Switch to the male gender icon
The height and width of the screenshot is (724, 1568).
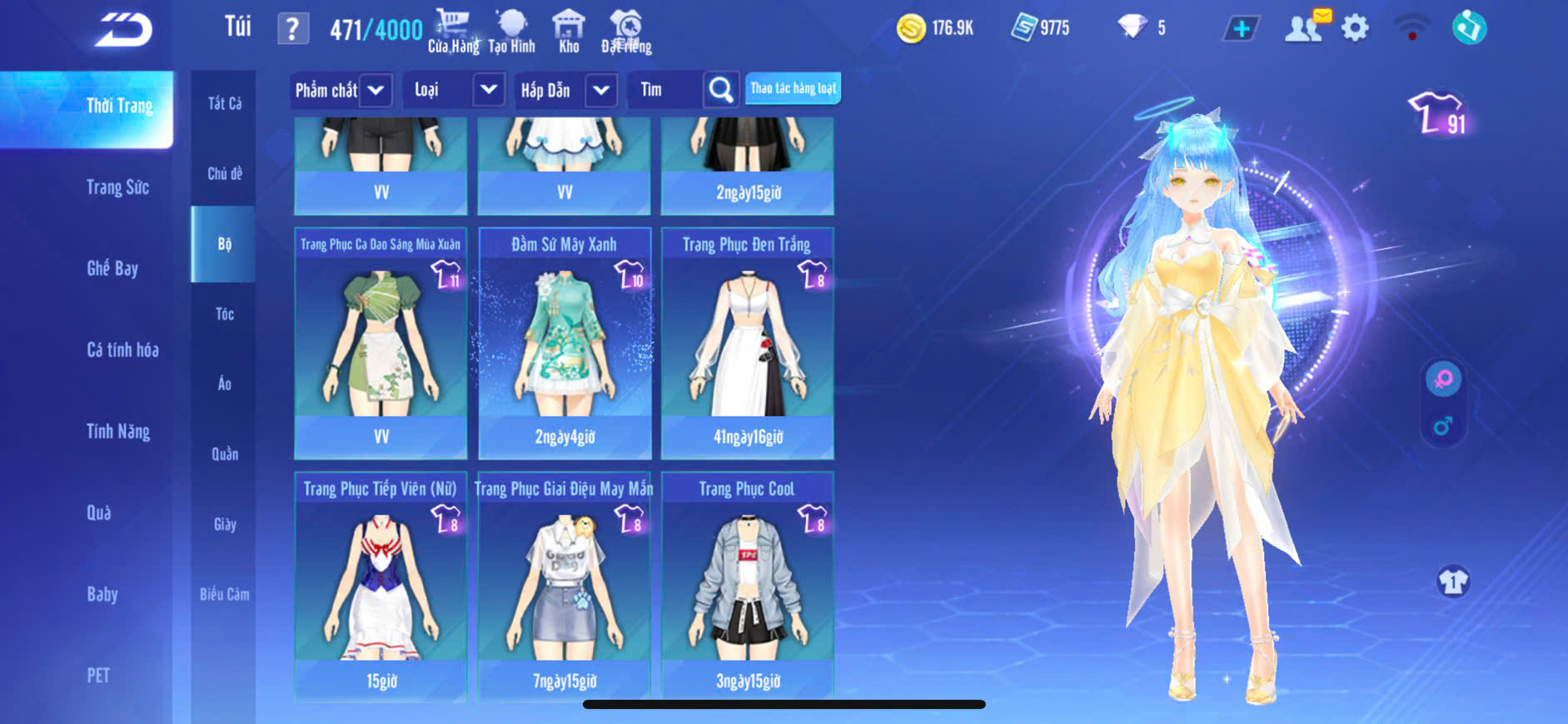(1443, 427)
